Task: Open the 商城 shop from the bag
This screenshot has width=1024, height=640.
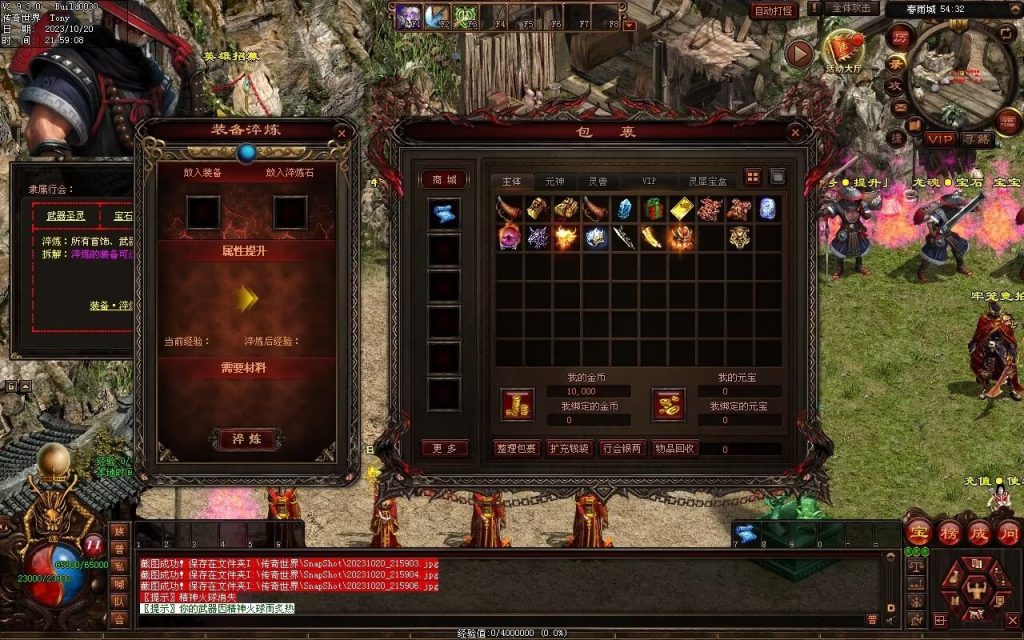Action: click(x=444, y=180)
